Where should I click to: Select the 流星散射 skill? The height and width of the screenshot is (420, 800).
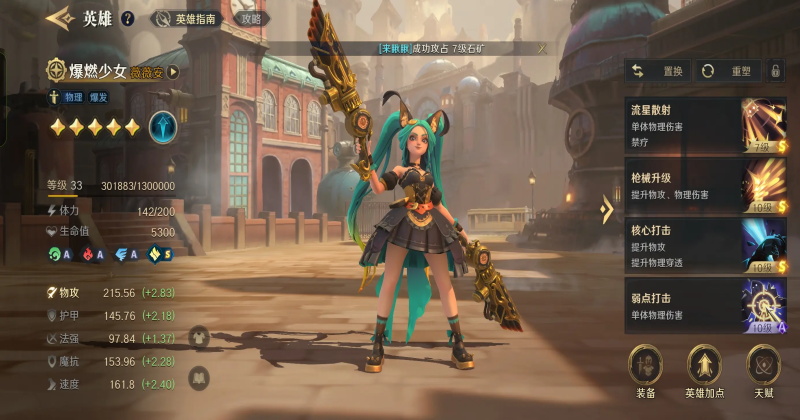click(x=692, y=124)
